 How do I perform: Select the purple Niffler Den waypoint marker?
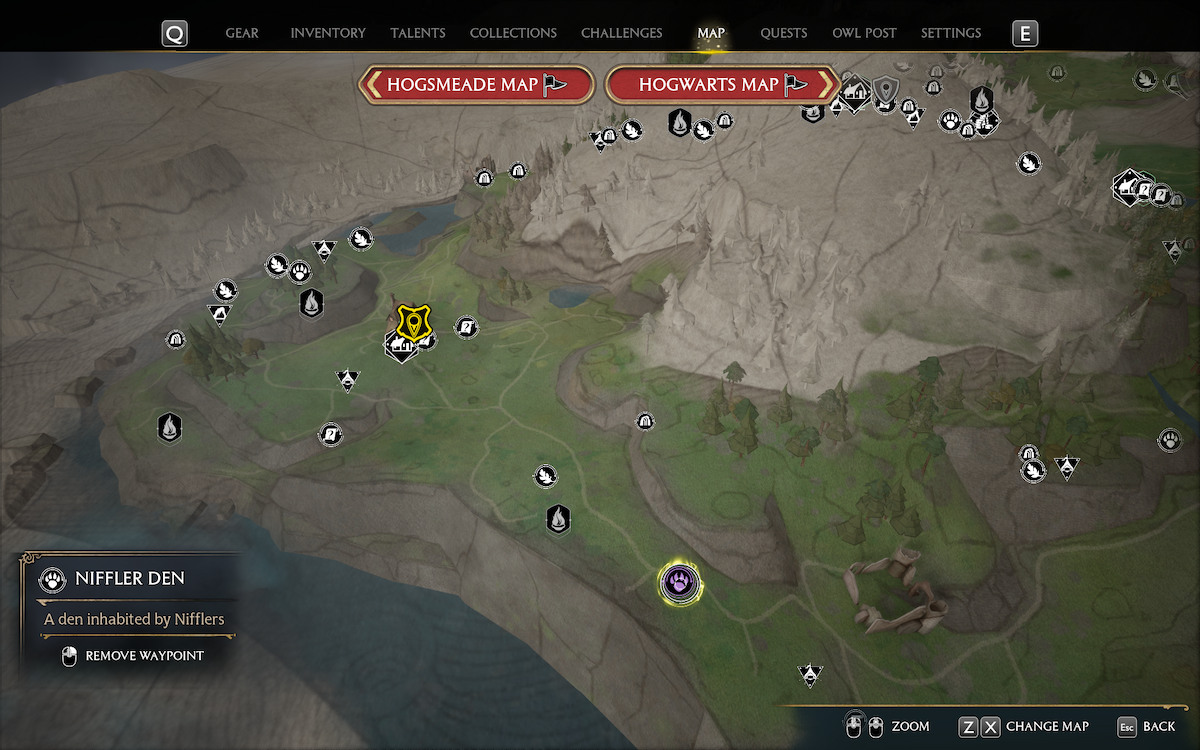(680, 582)
